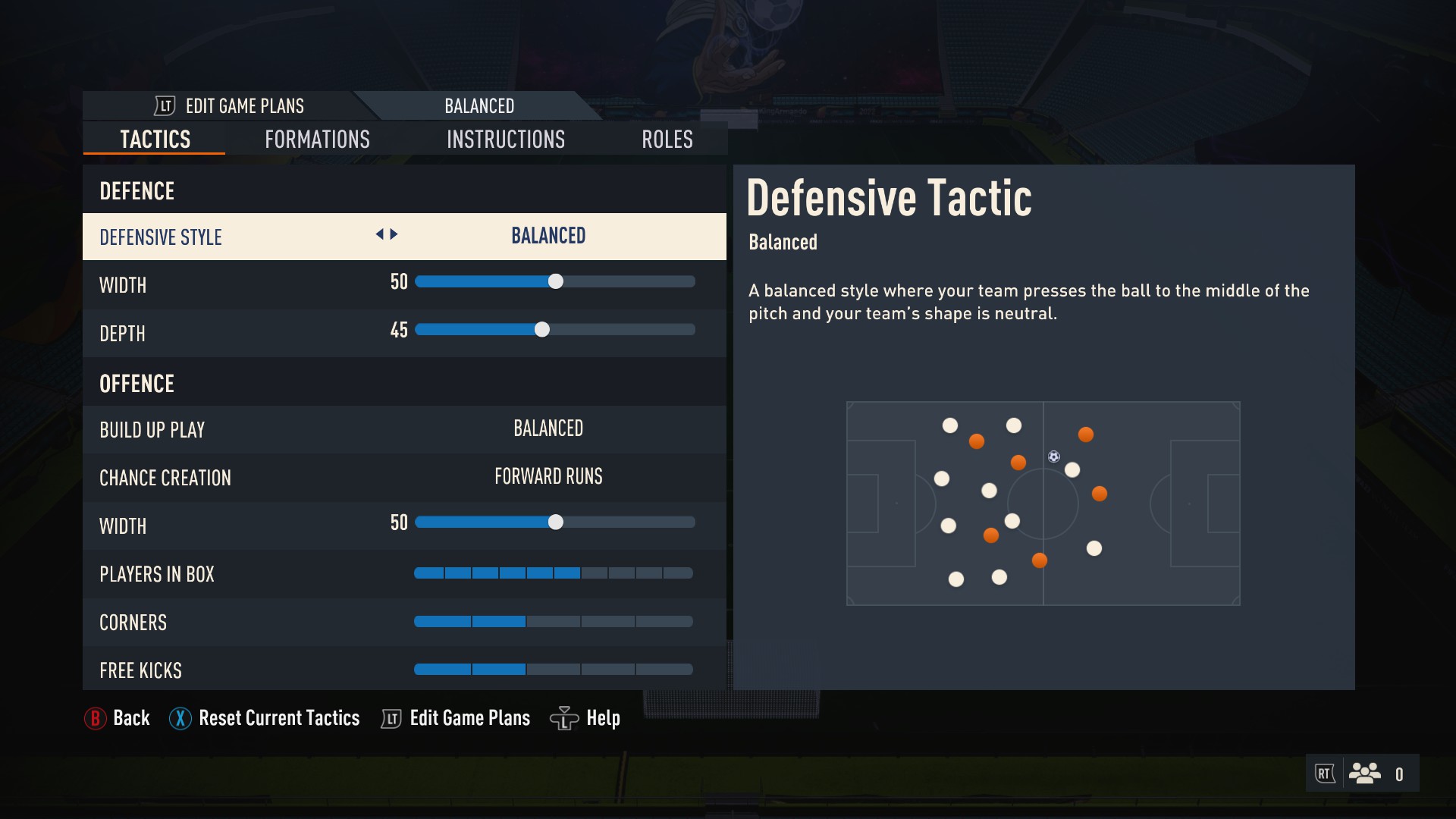This screenshot has width=1456, height=819.
Task: Go Back from the tactics screen
Action: coord(118,718)
